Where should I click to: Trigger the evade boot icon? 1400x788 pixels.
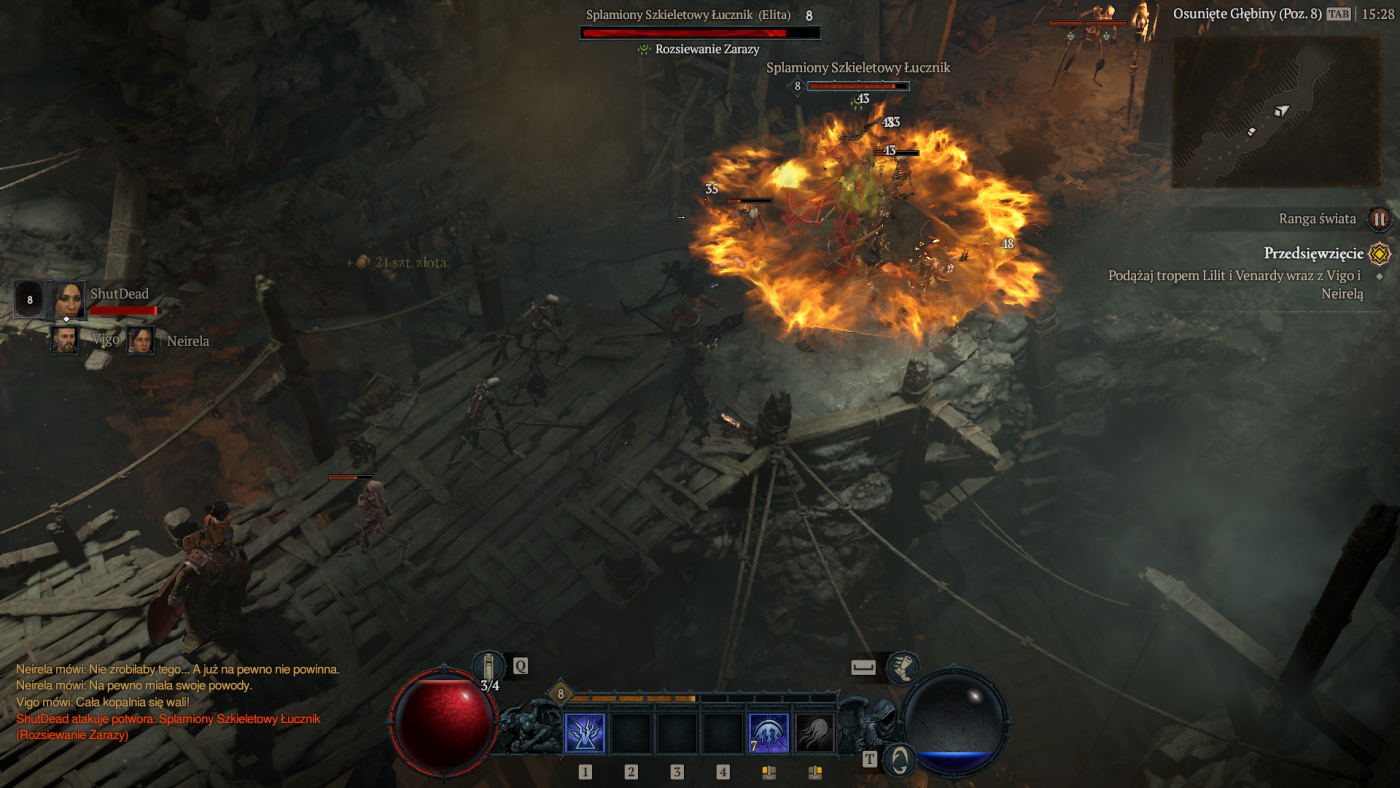(903, 667)
